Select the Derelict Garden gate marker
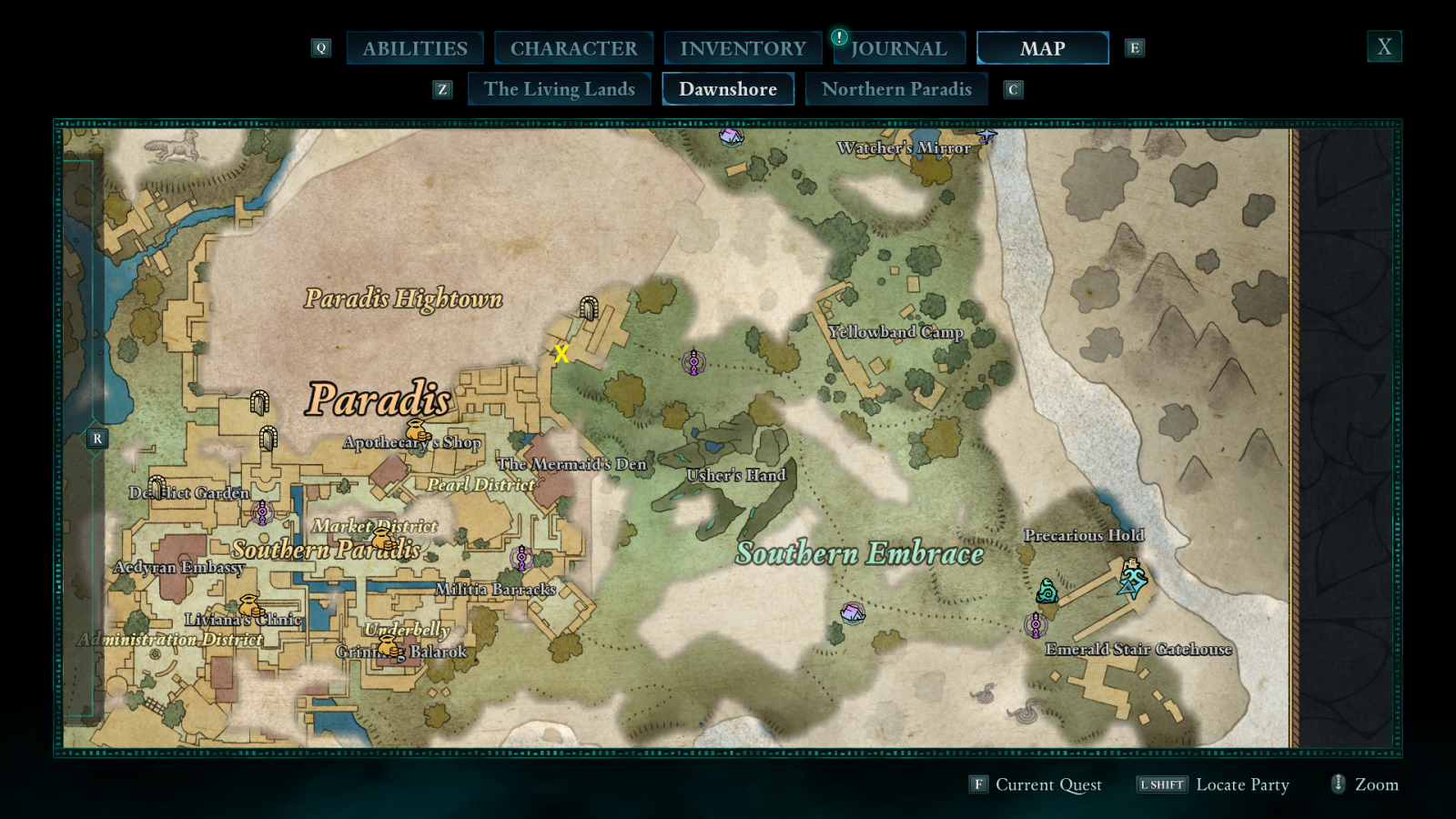This screenshot has height=819, width=1456. (157, 488)
